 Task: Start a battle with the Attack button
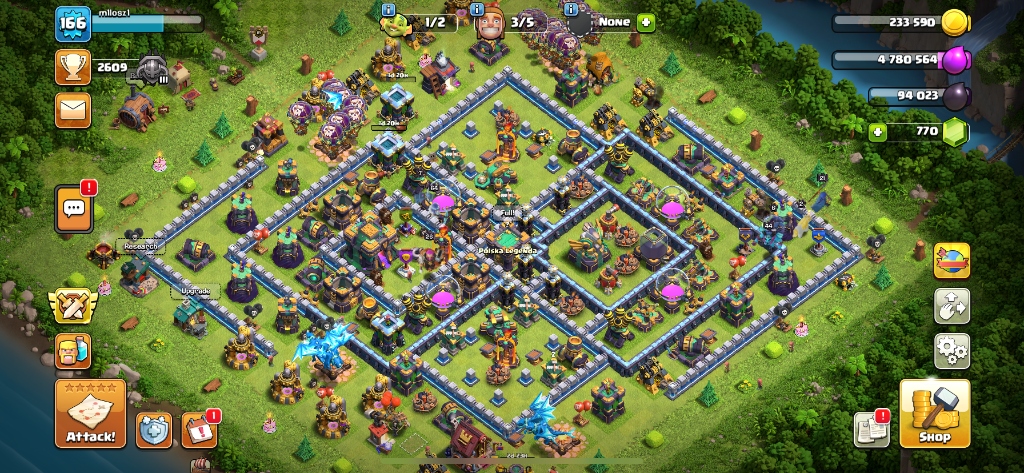[90, 414]
